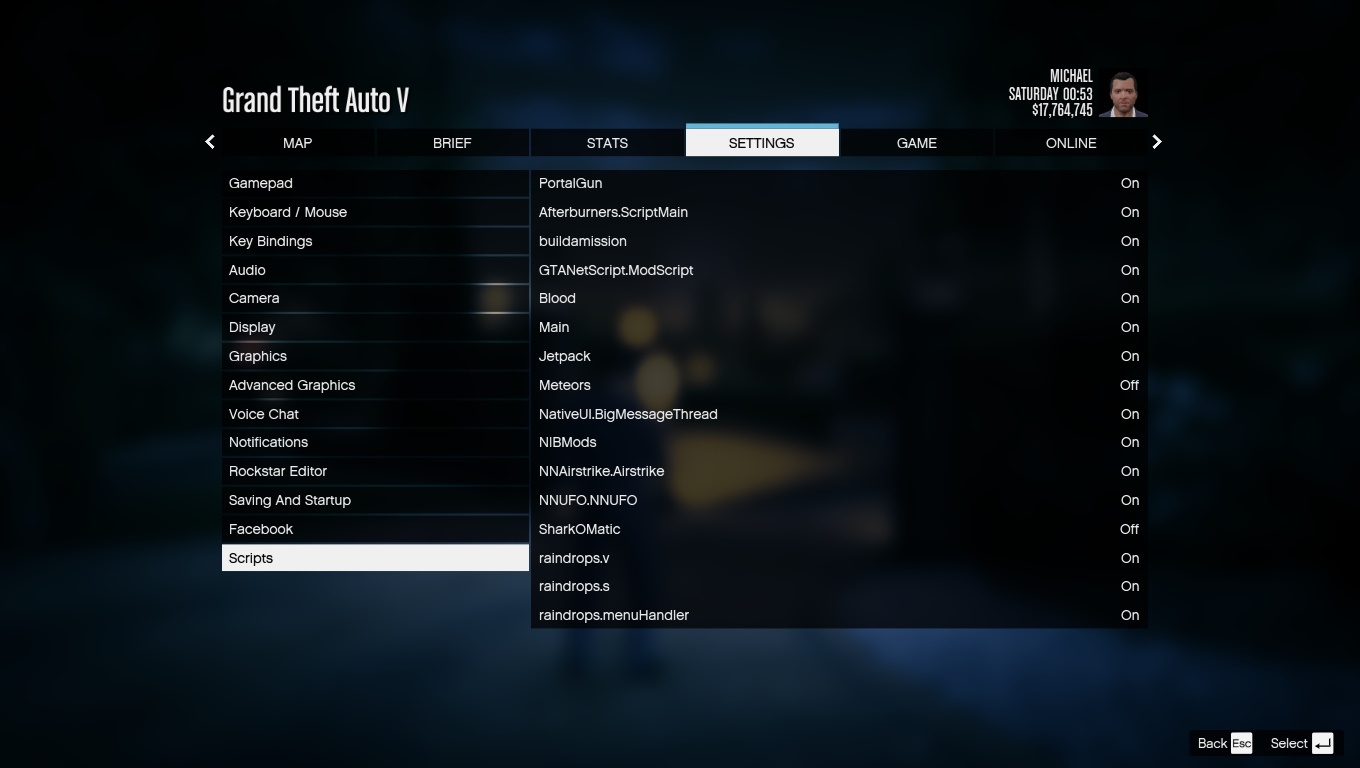Screen dimensions: 1360x768
Task: Enable the Meteors script
Action: coord(838,385)
